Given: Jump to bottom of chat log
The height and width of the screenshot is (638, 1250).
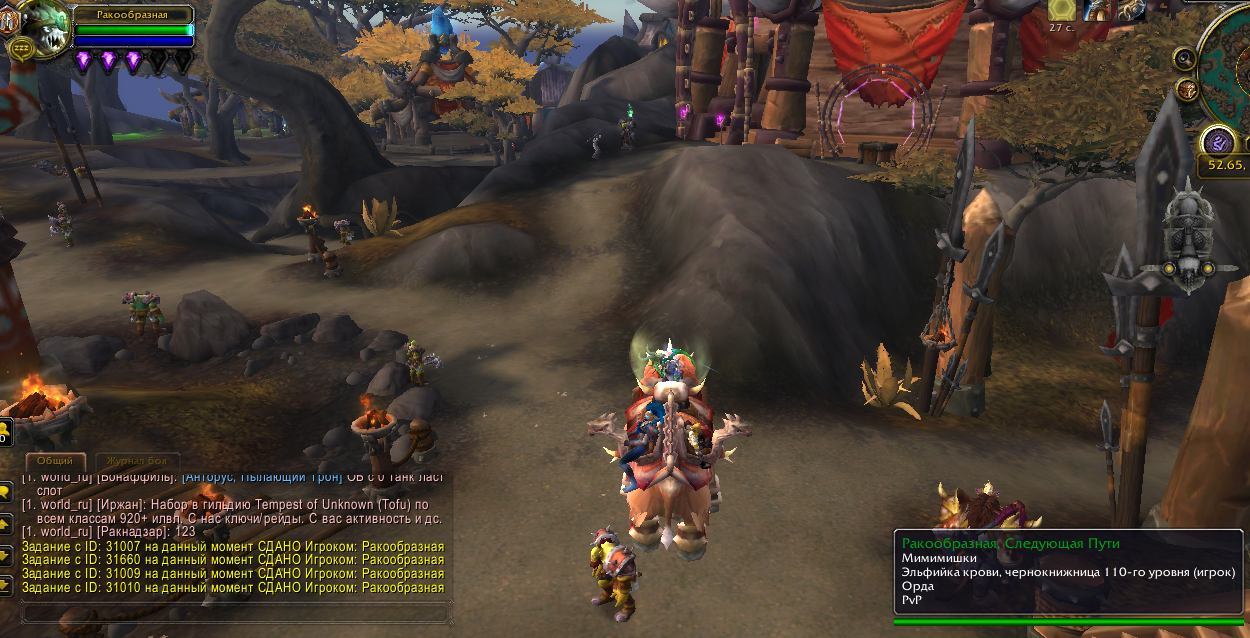Looking at the screenshot, I should [x=5, y=586].
